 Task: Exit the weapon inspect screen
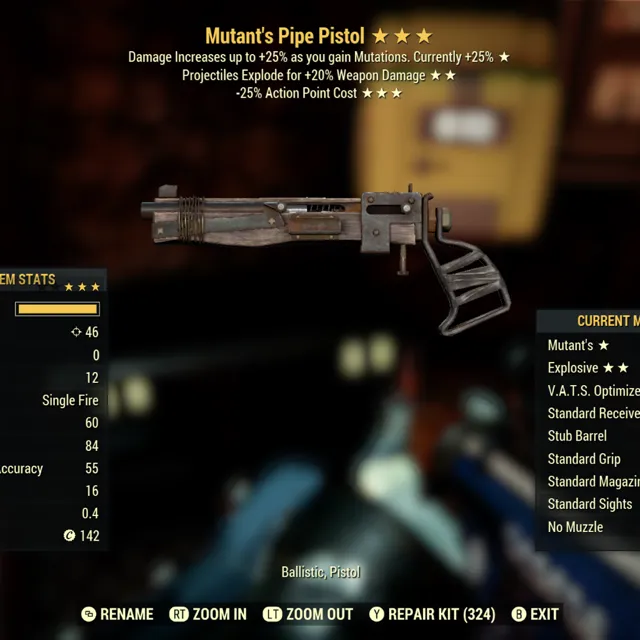536,614
